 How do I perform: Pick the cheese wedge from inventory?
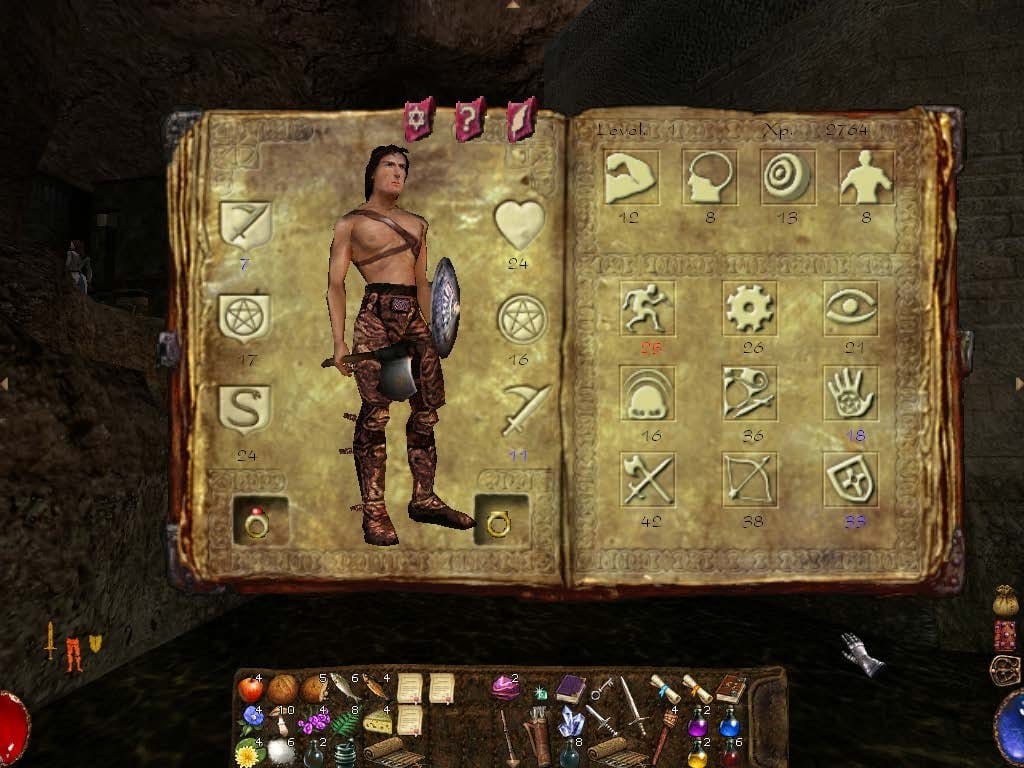click(x=376, y=720)
